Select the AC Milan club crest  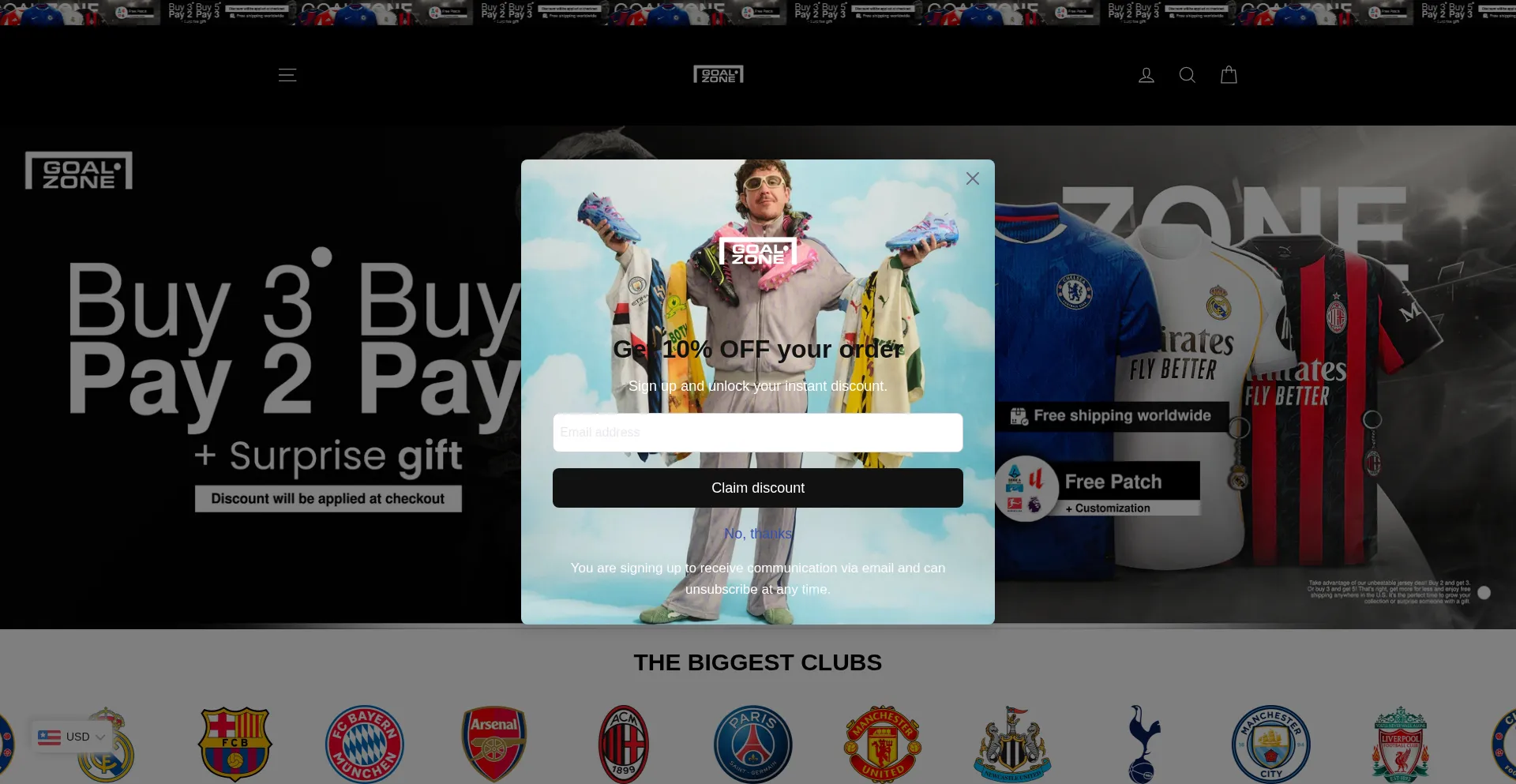pyautogui.click(x=624, y=744)
